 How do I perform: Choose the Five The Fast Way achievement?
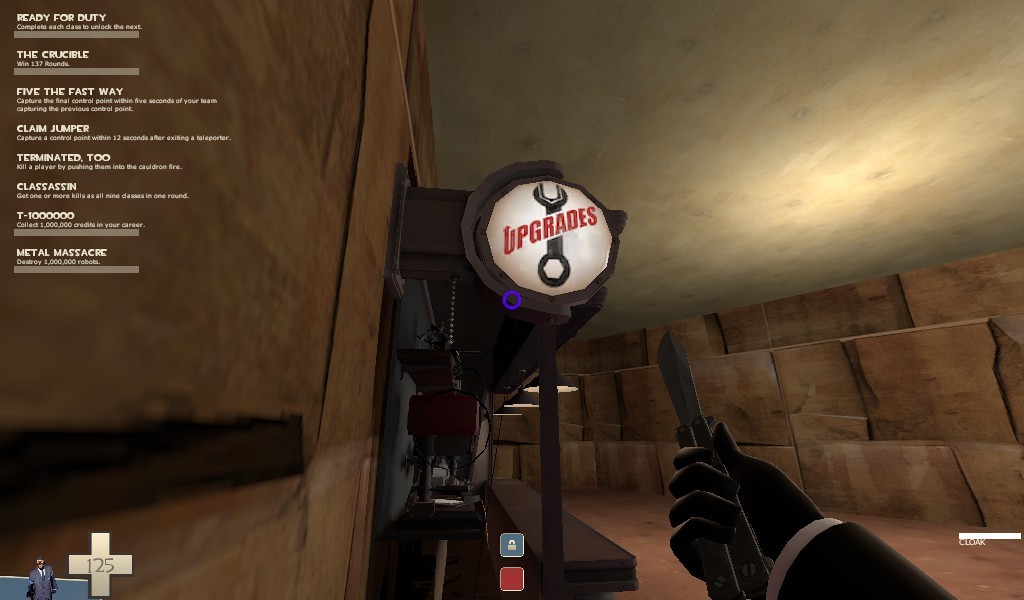click(70, 92)
